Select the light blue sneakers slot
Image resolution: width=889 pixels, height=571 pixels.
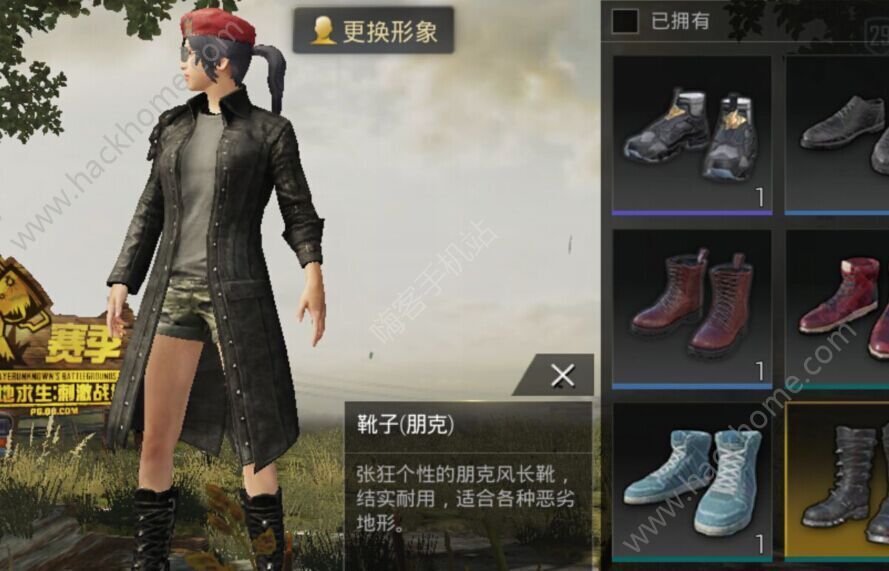pyautogui.click(x=691, y=480)
